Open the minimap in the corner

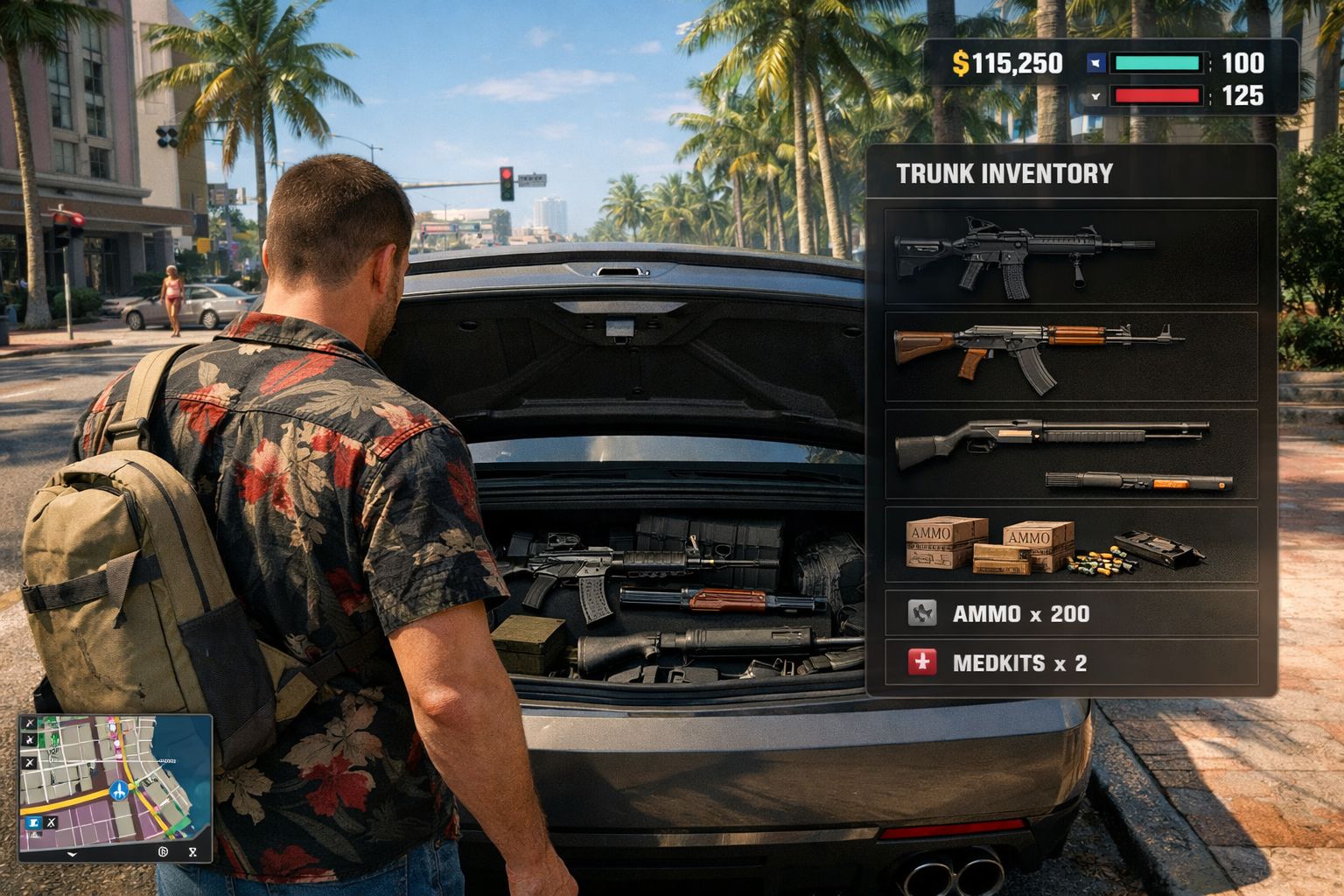click(115, 787)
